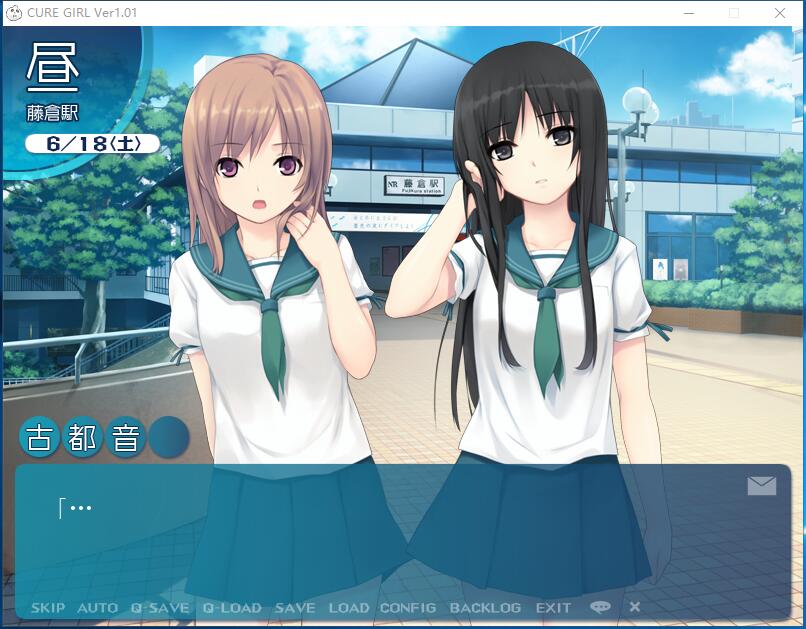Close the CURE GIRL window
Screen dimensions: 806x629
[x=780, y=13]
